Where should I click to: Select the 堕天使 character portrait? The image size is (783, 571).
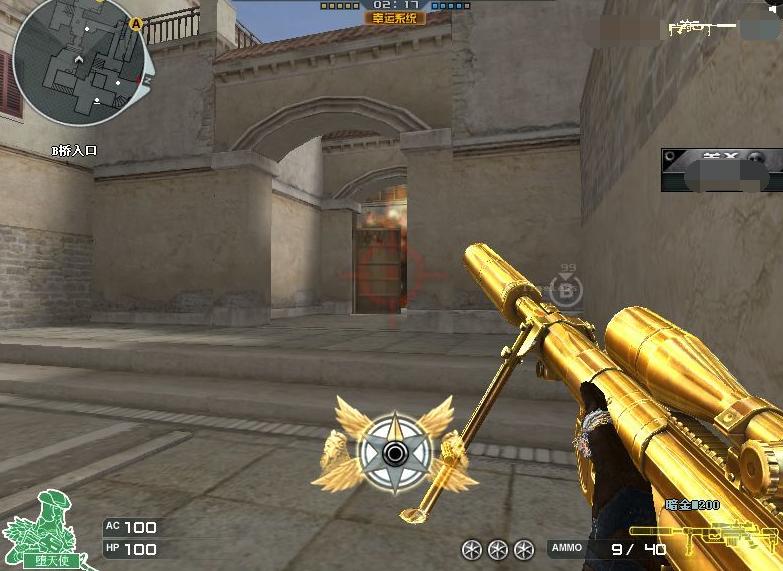(39, 530)
